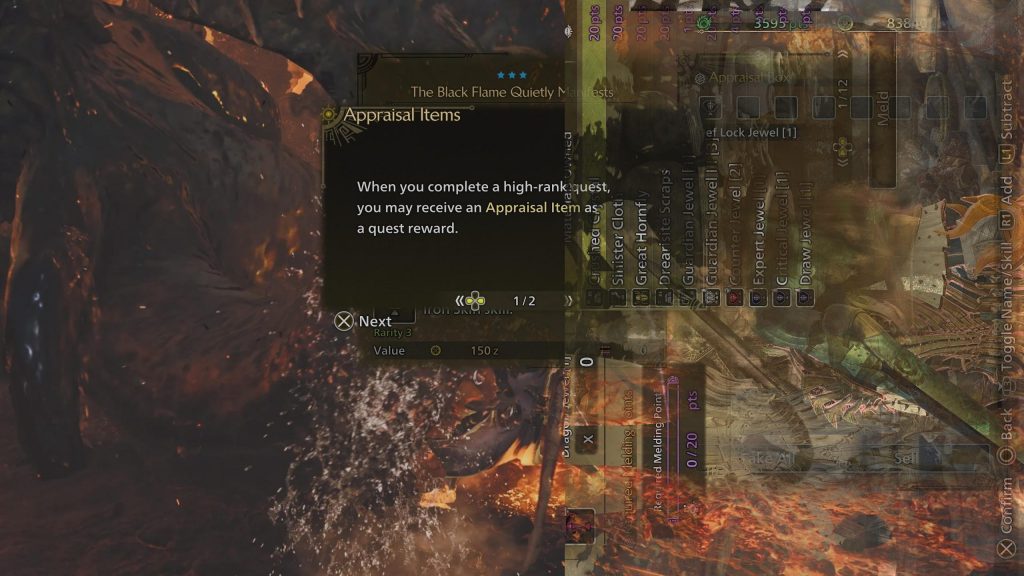1024x576 pixels.
Task: Select the Critical Jewel [1] row
Action: click(782, 240)
